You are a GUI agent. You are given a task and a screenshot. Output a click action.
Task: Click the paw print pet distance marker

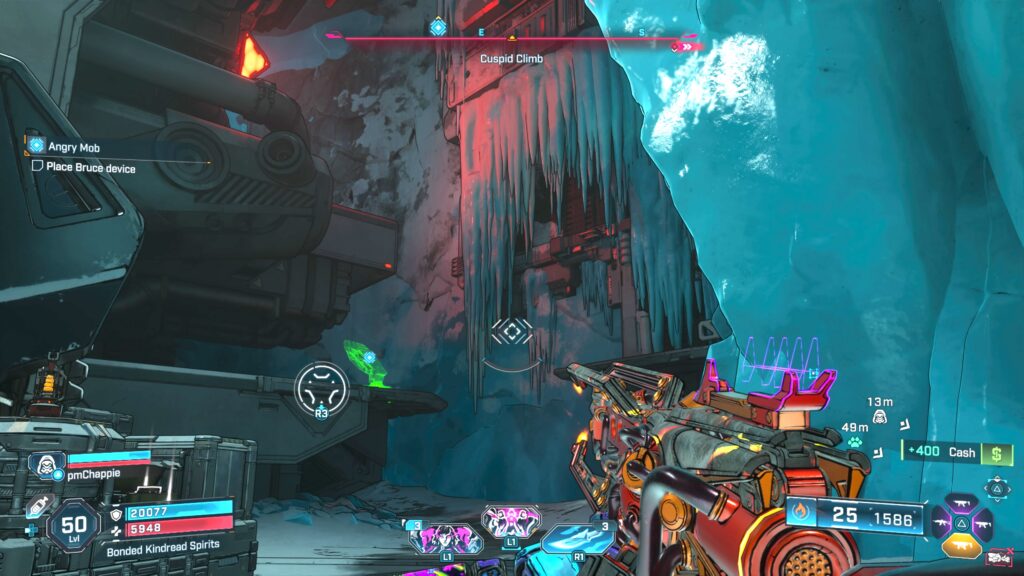click(856, 442)
